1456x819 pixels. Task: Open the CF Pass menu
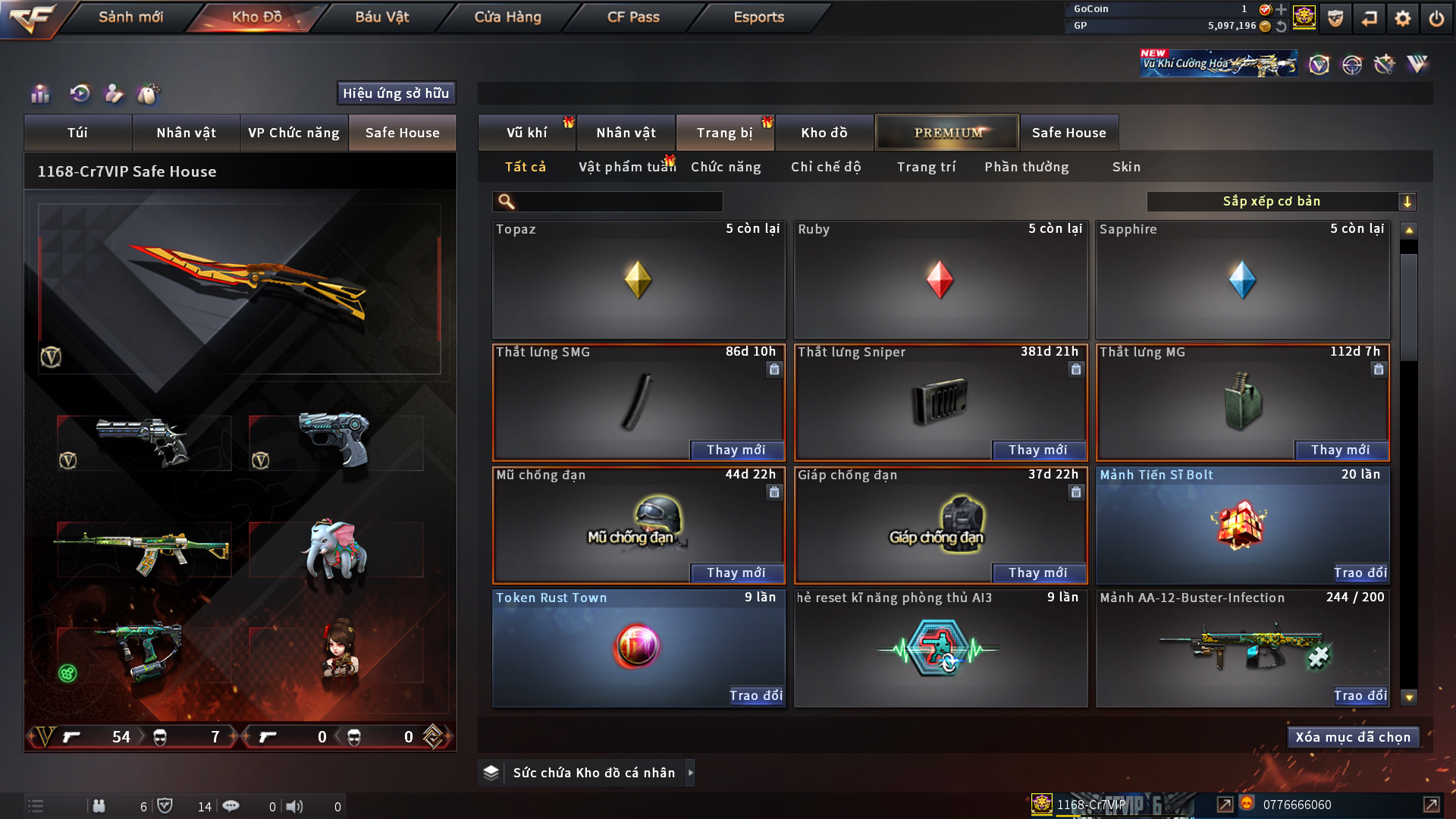pyautogui.click(x=633, y=17)
